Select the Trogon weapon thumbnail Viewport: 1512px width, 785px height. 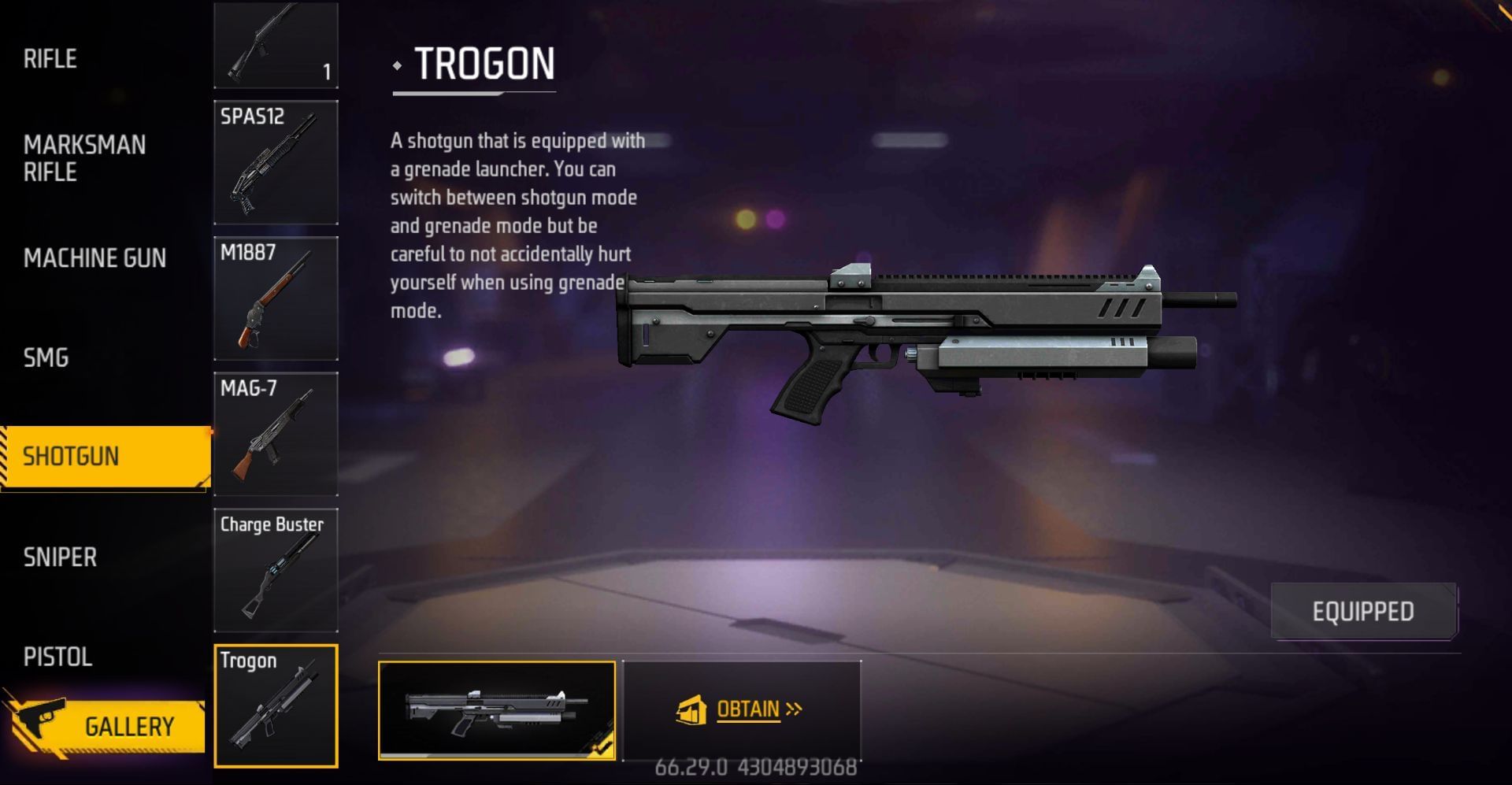(x=275, y=704)
